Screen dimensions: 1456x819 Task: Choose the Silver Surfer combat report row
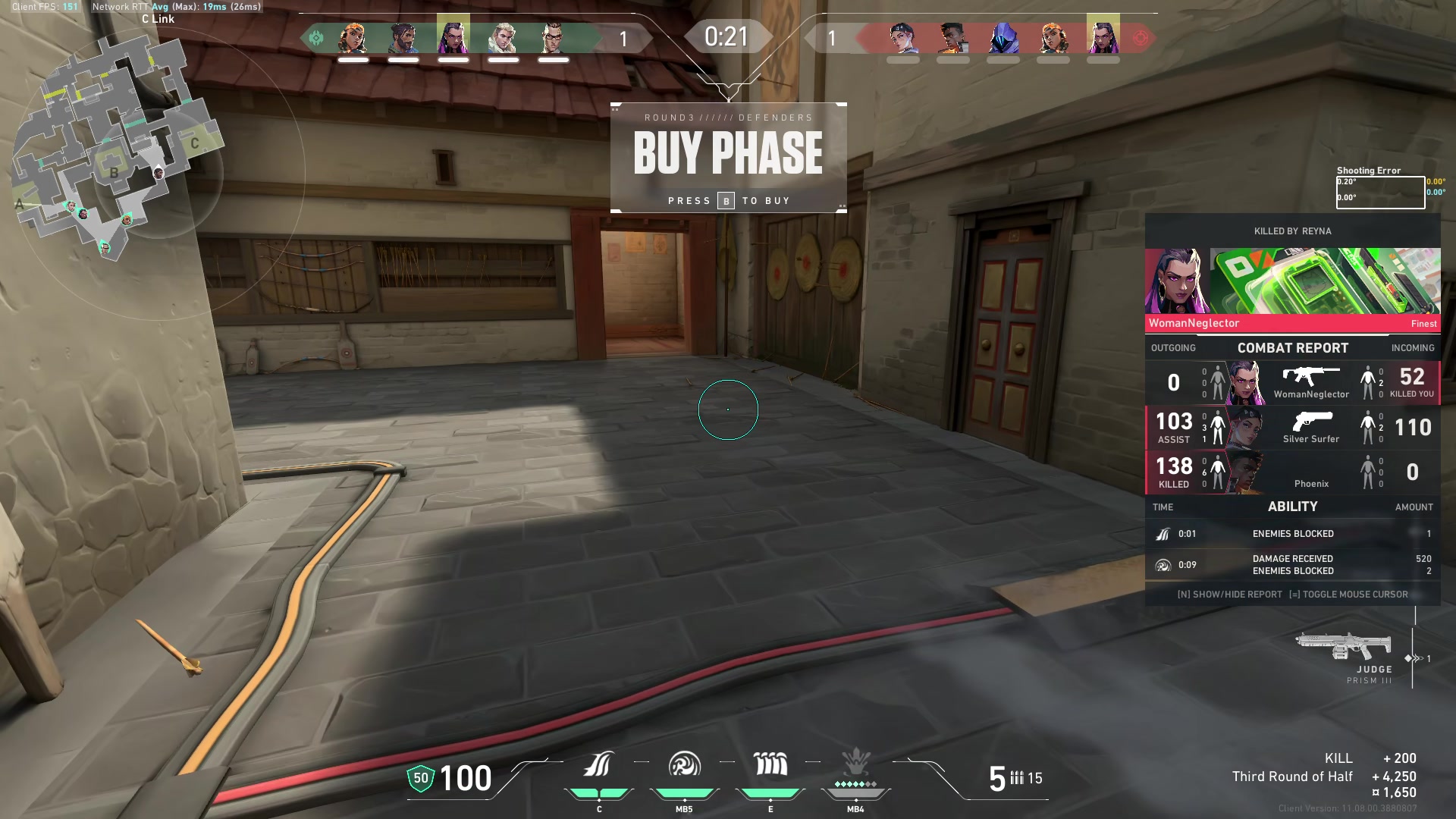click(1292, 428)
